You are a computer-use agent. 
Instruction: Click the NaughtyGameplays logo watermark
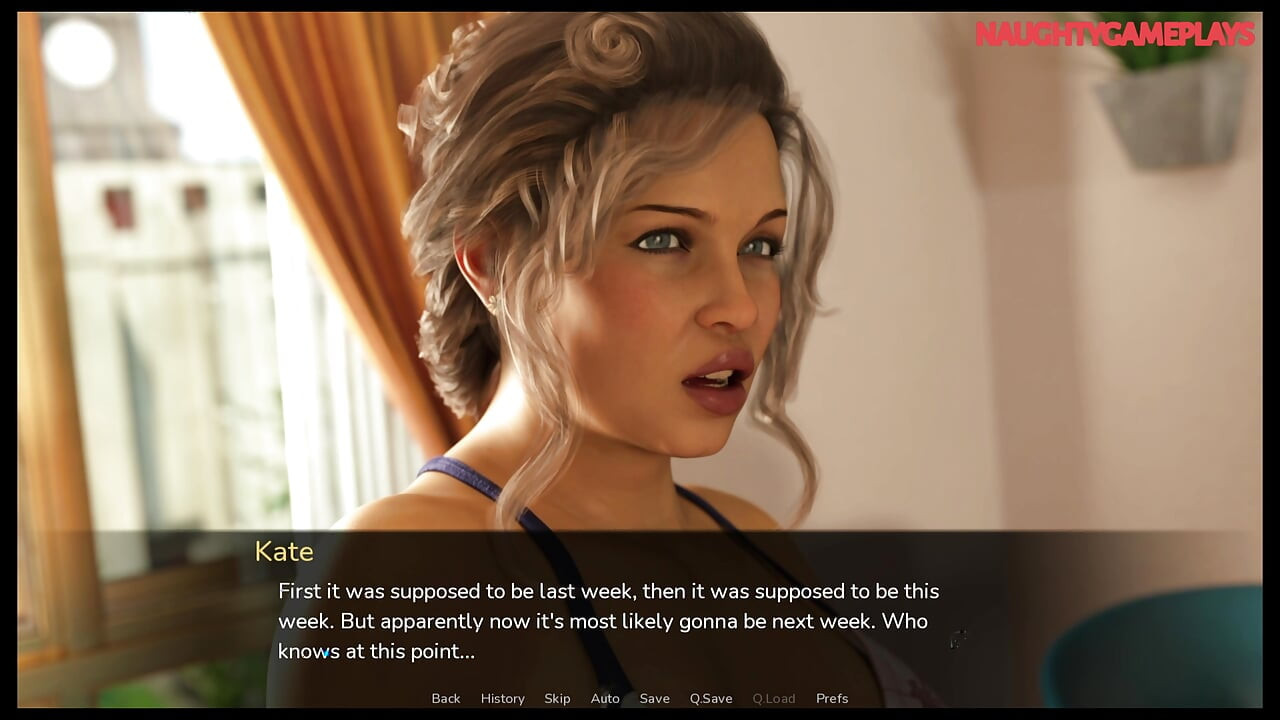coord(1113,31)
